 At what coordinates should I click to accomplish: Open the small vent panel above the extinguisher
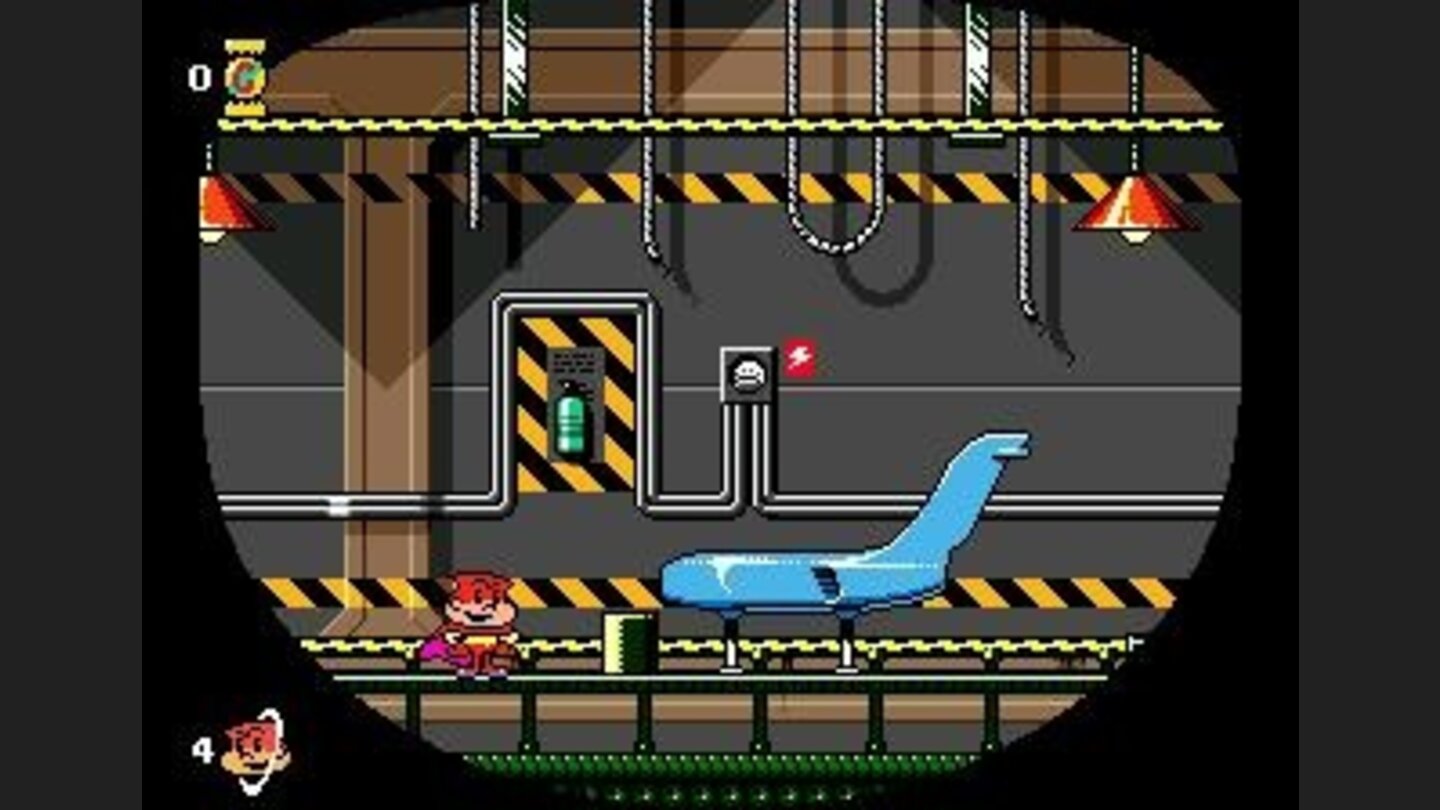click(x=575, y=363)
